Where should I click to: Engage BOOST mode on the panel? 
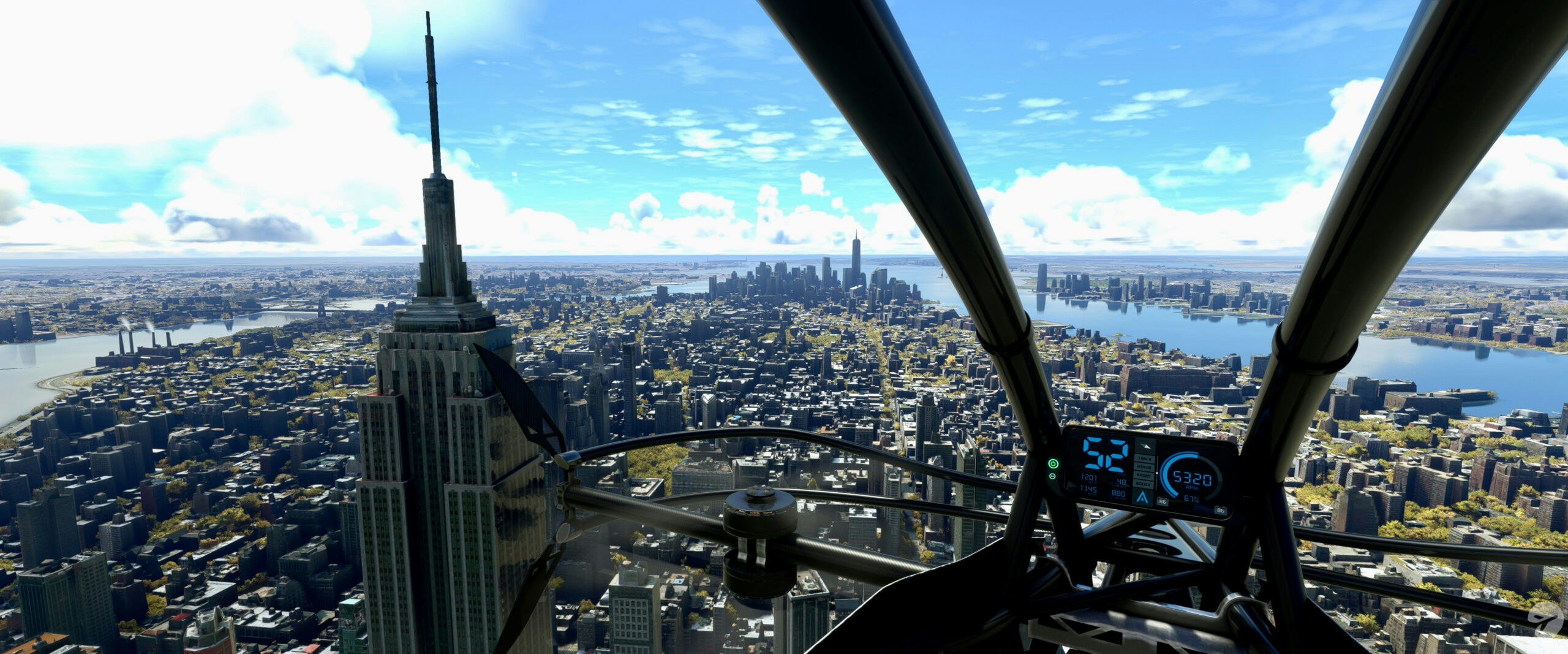point(1144,484)
